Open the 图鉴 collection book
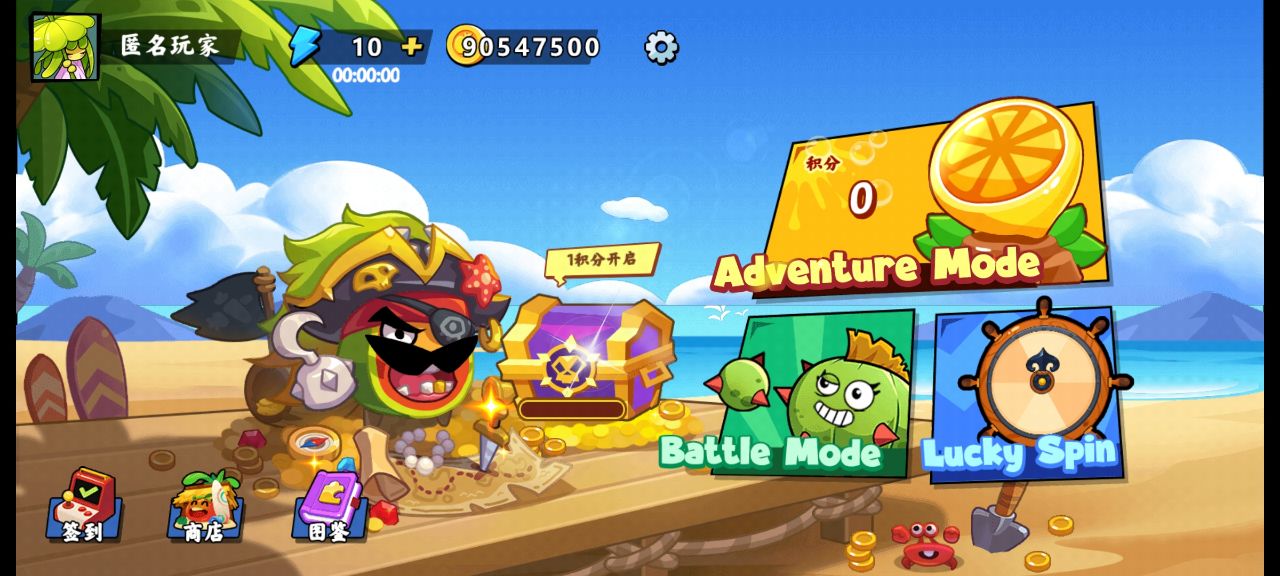Image resolution: width=1280 pixels, height=576 pixels. pyautogui.click(x=329, y=505)
